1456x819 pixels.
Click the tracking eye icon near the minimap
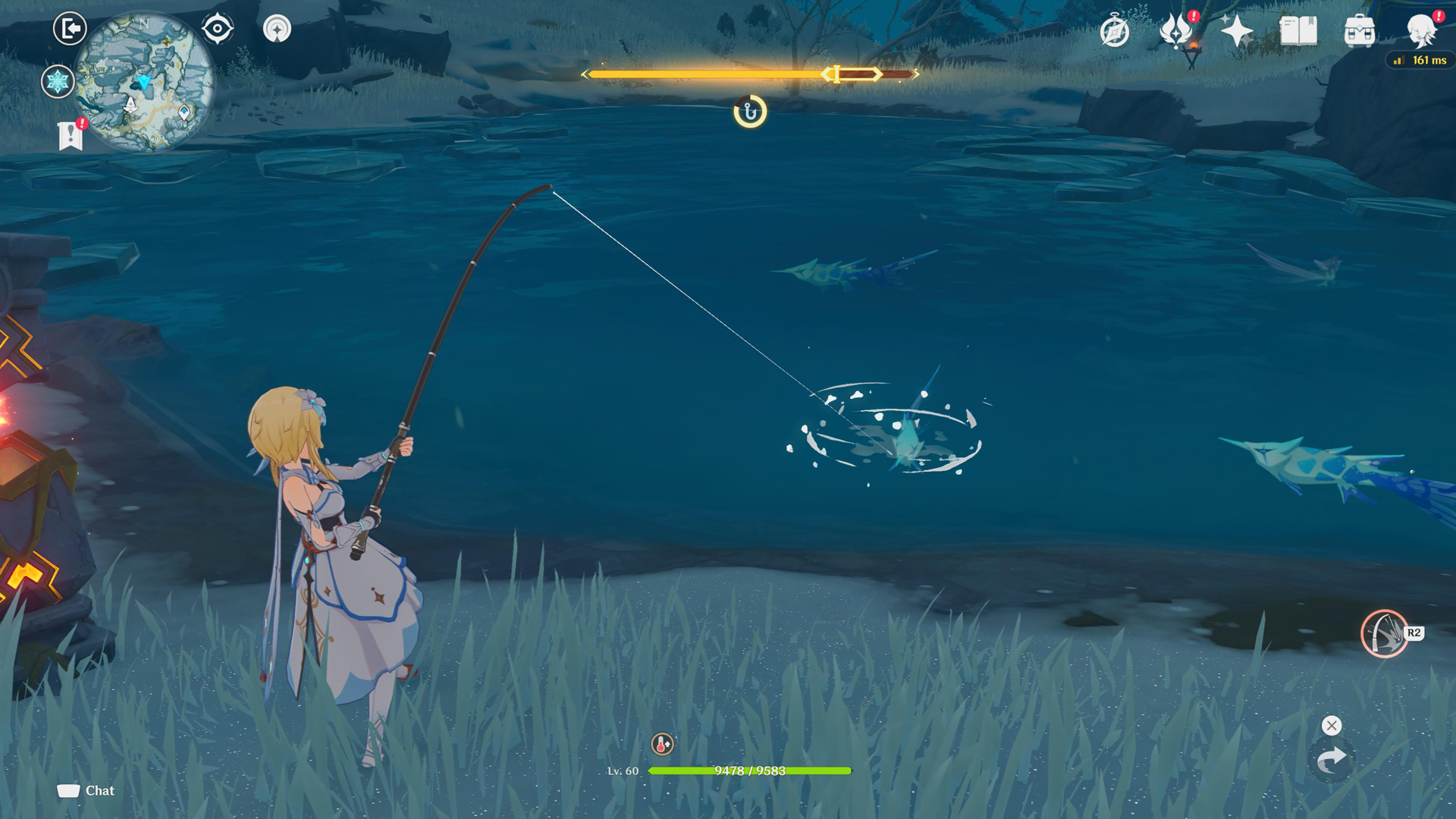[217, 28]
